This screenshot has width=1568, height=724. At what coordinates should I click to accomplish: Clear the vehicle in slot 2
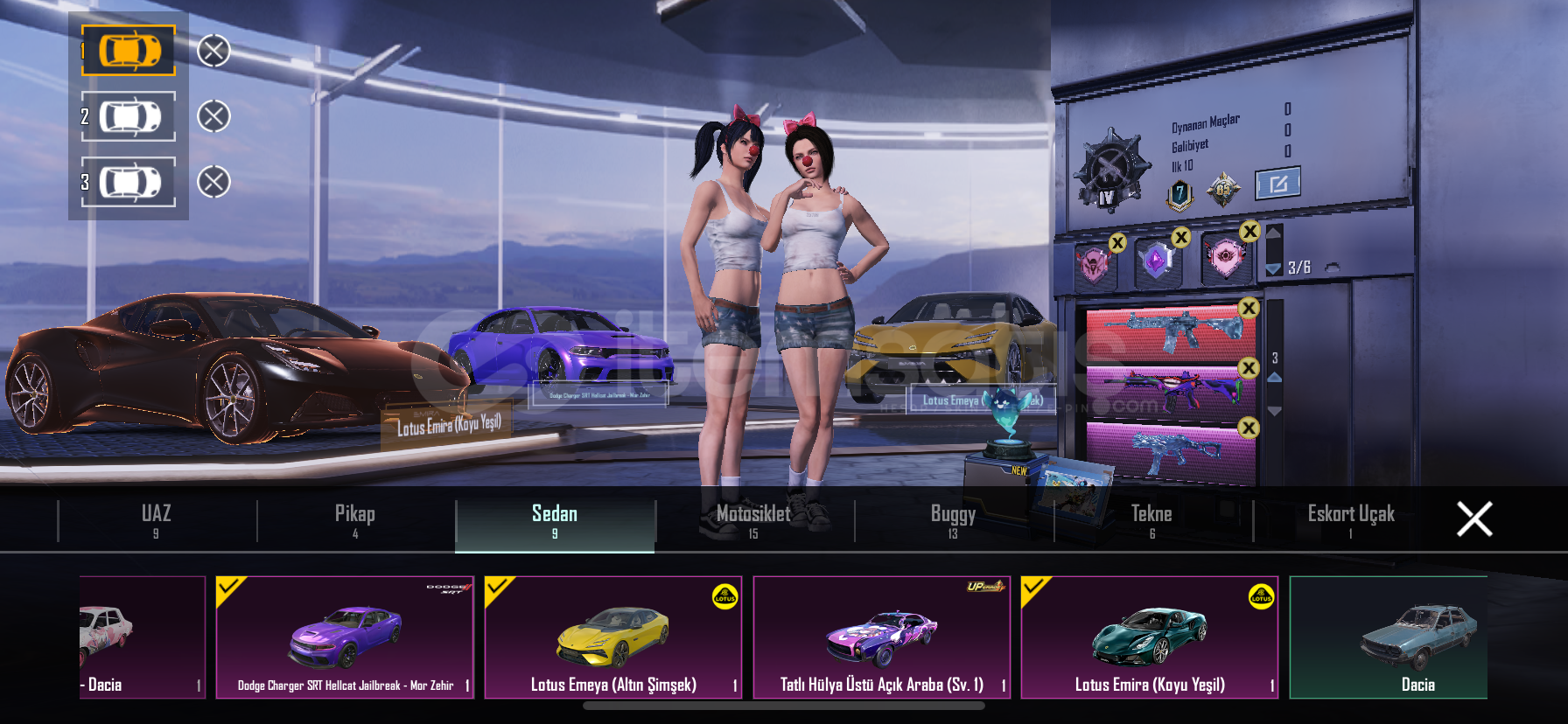tap(213, 116)
